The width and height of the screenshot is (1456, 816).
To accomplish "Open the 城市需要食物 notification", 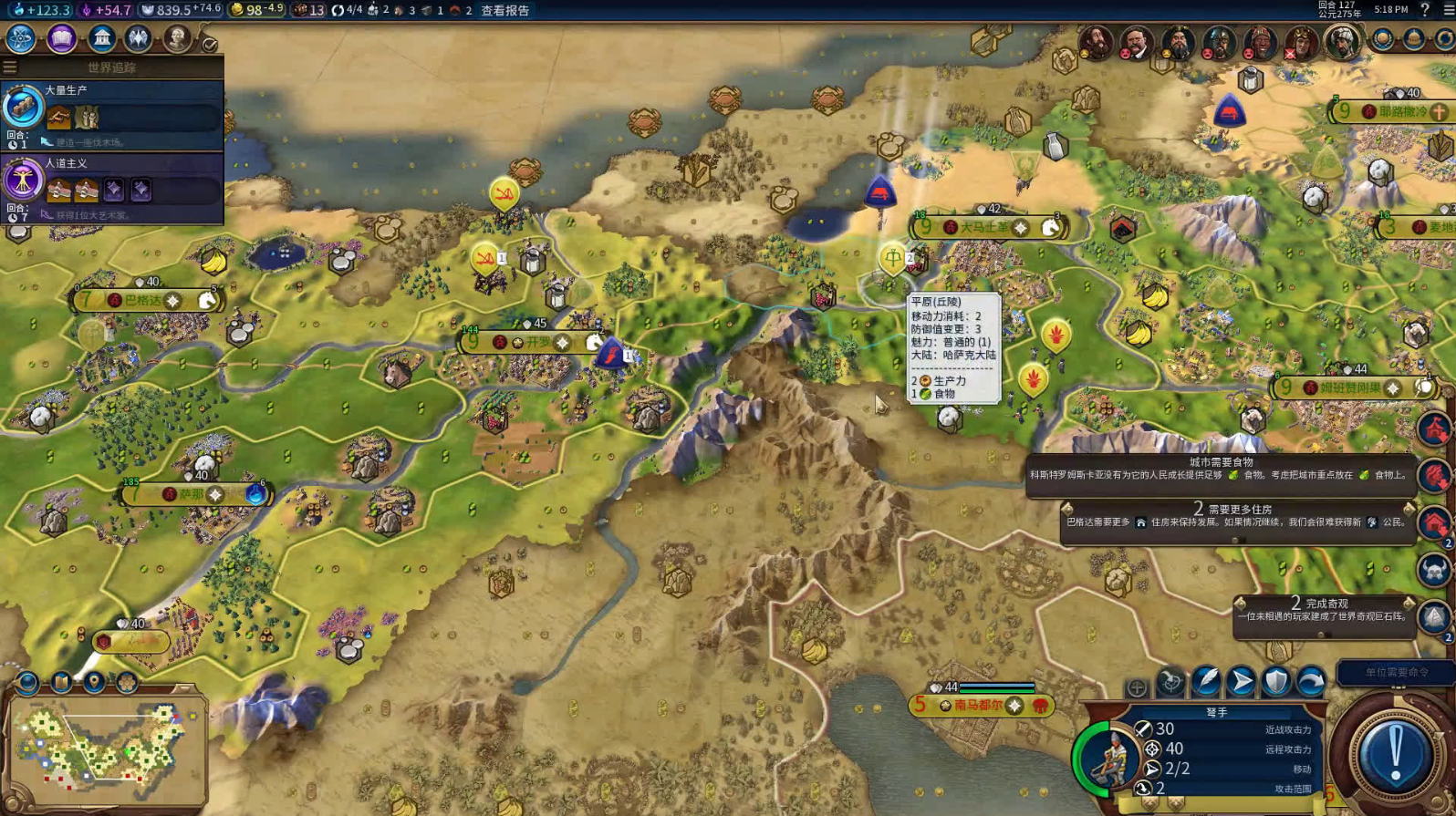I will click(1221, 470).
